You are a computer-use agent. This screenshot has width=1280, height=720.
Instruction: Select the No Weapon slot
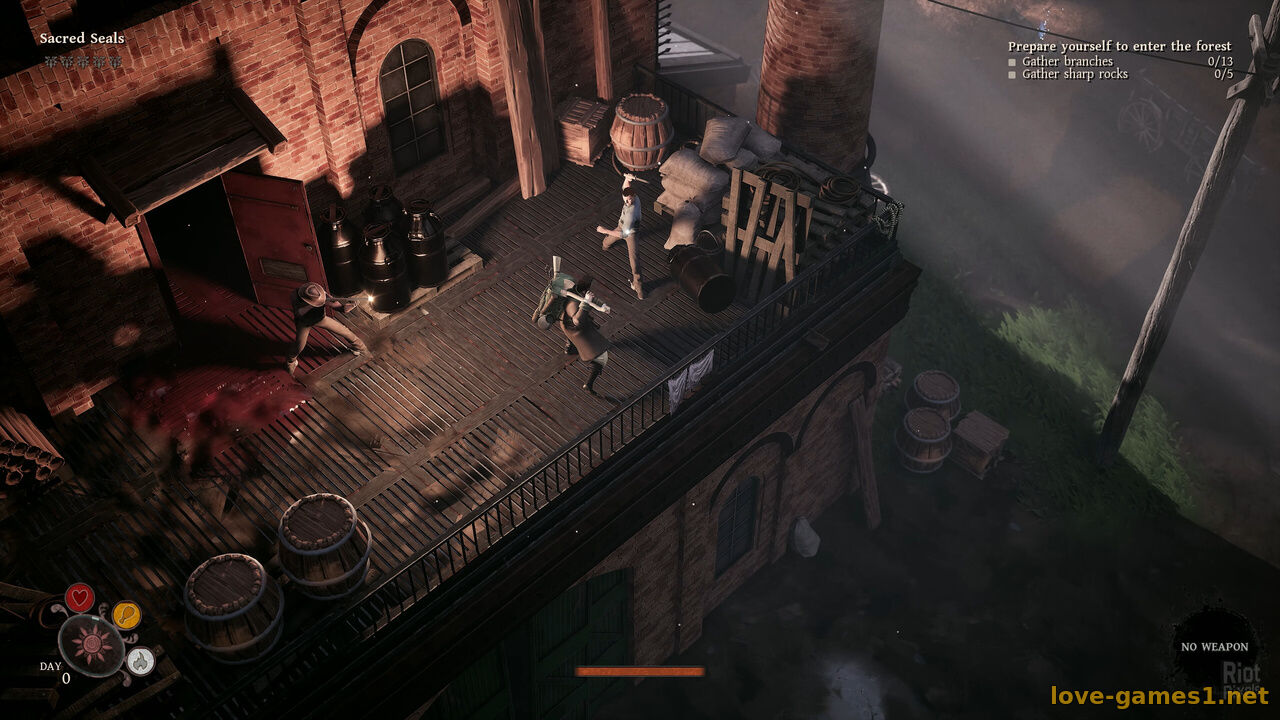tap(1214, 646)
